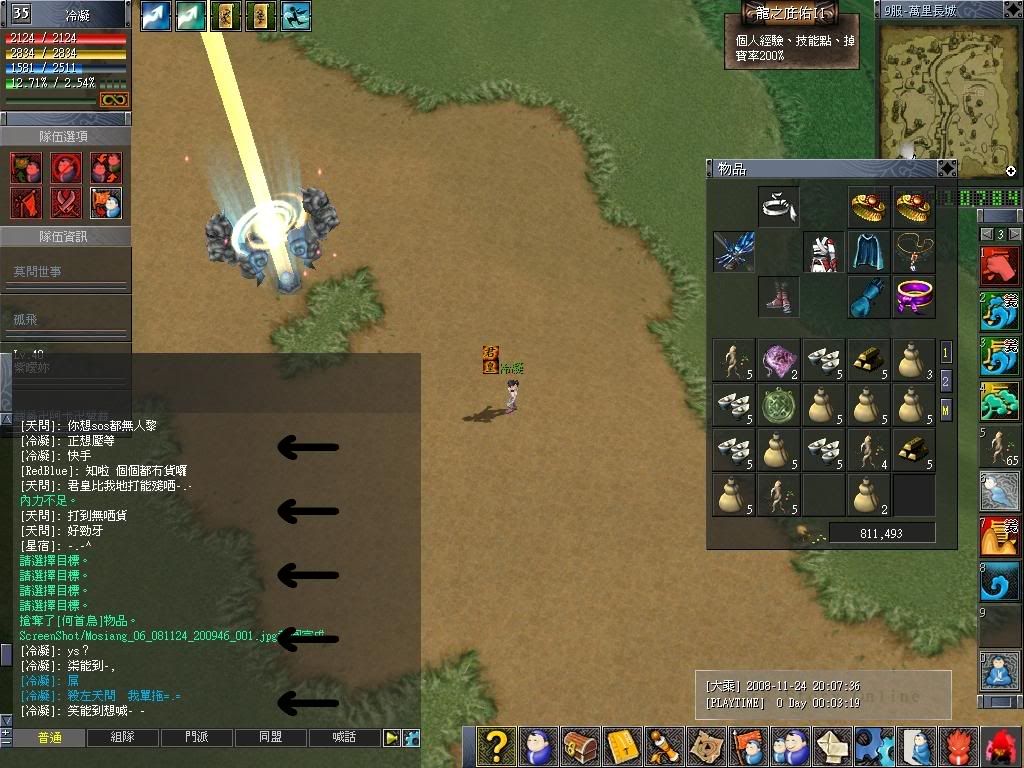Click the equipped blue winged weapon slot
This screenshot has height=768, width=1024.
[734, 251]
